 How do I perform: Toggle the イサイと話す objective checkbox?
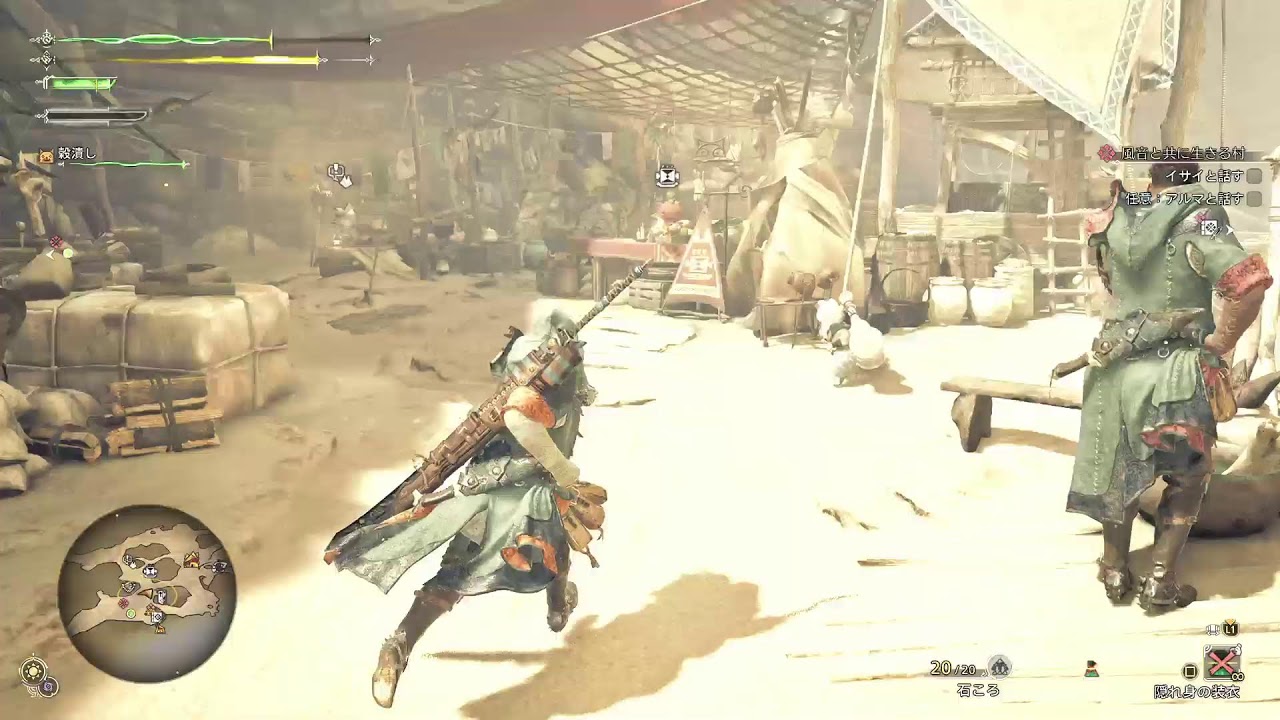tap(1253, 176)
